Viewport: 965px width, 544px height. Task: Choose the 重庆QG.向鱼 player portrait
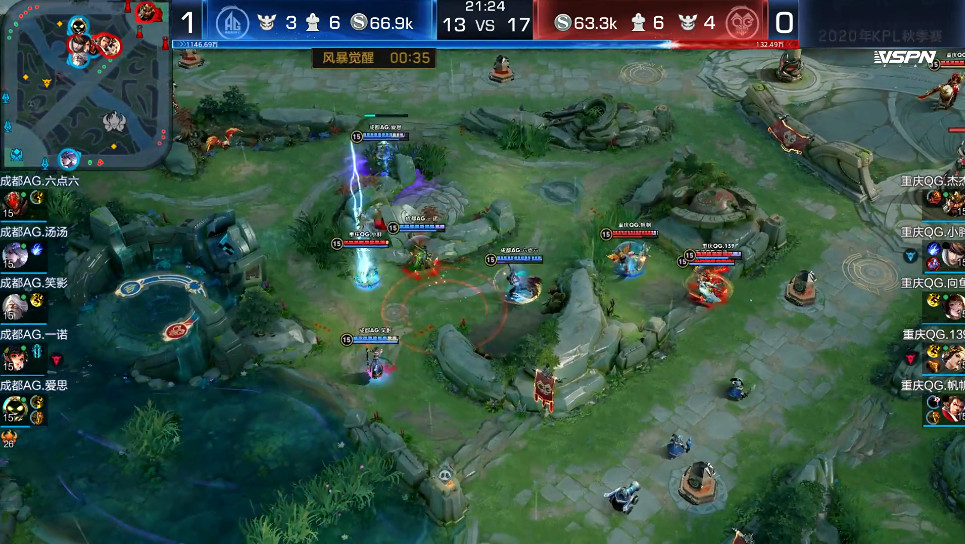pyautogui.click(x=951, y=306)
